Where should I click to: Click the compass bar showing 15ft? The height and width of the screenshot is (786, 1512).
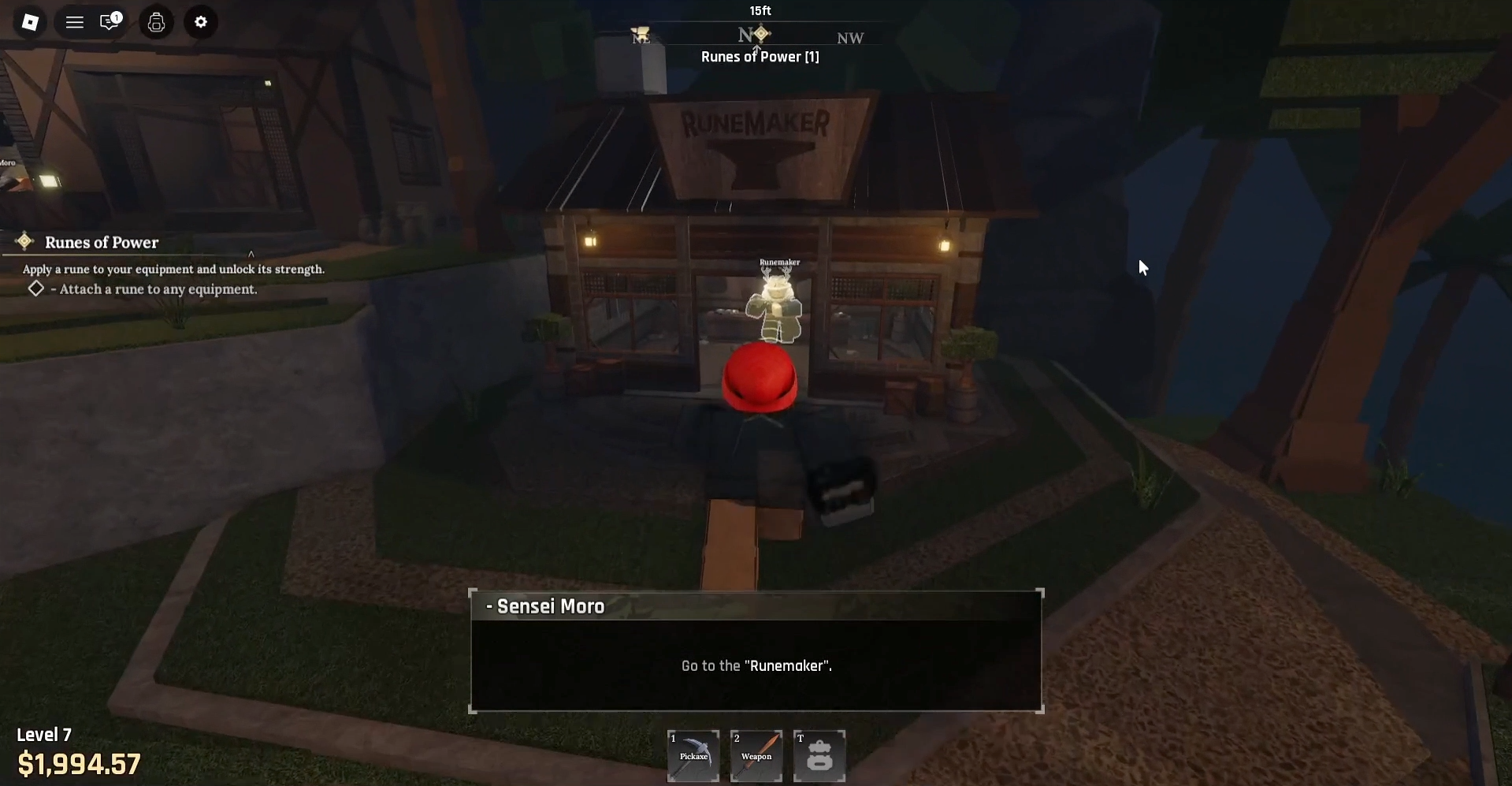pos(760,11)
